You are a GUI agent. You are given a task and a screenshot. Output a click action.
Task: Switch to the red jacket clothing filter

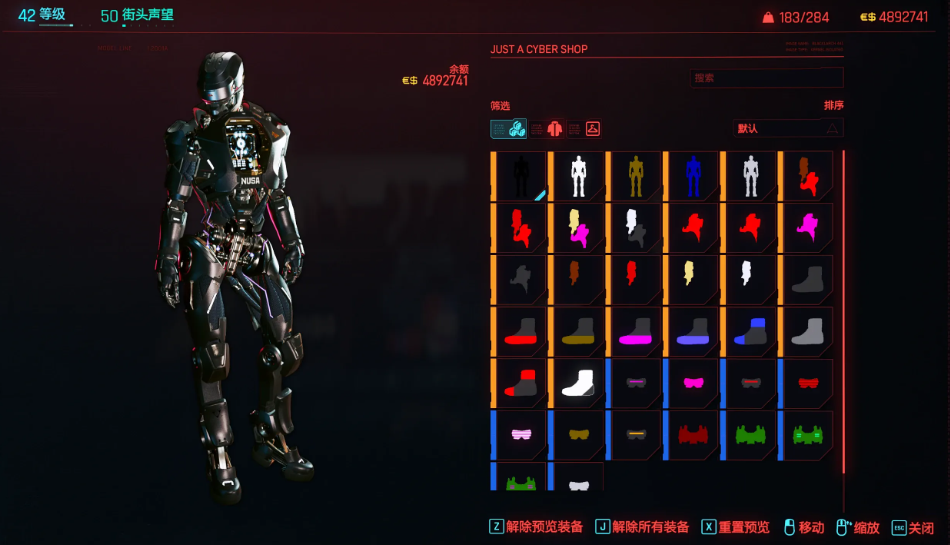tap(555, 128)
